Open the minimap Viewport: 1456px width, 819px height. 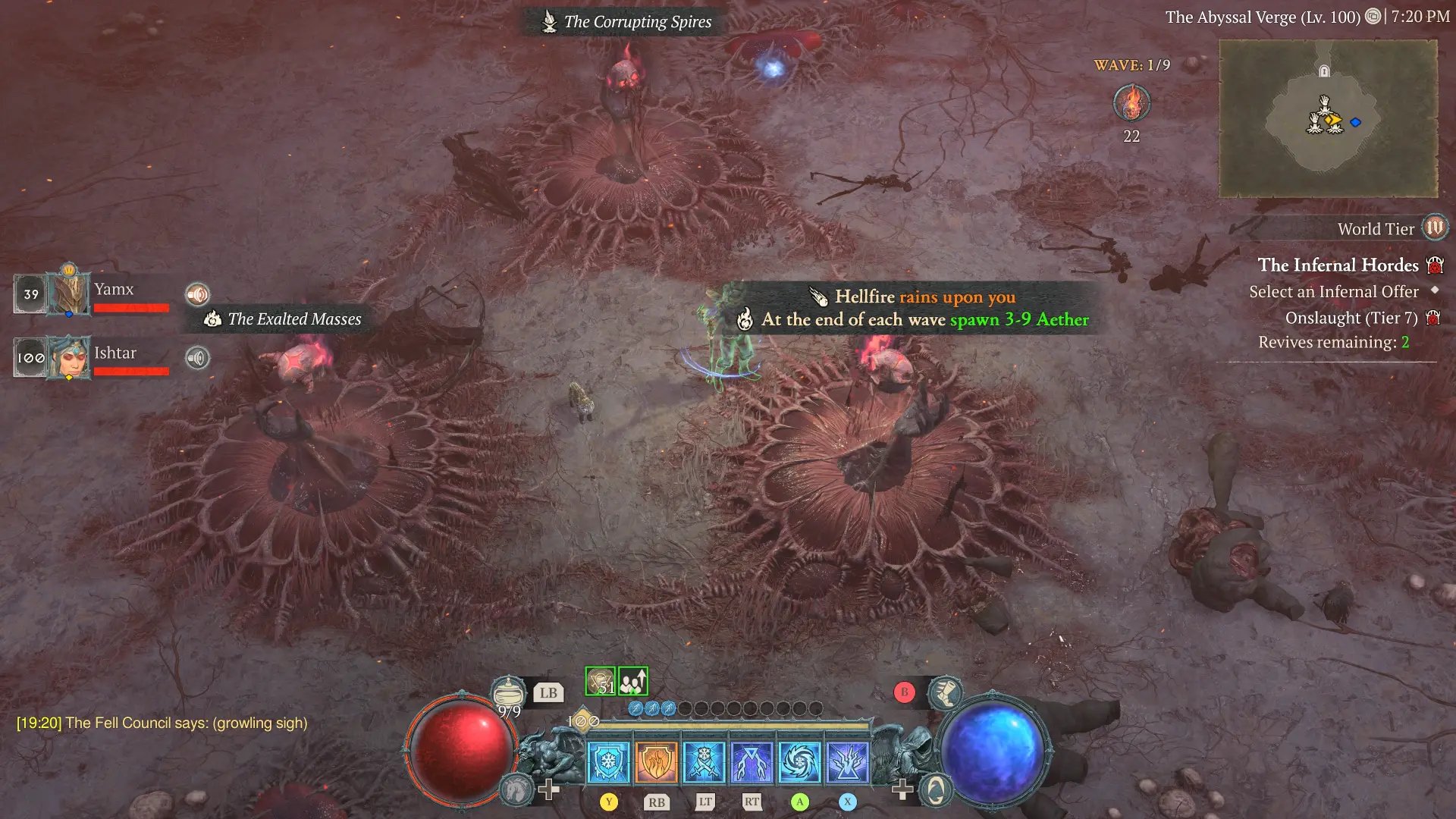1328,118
